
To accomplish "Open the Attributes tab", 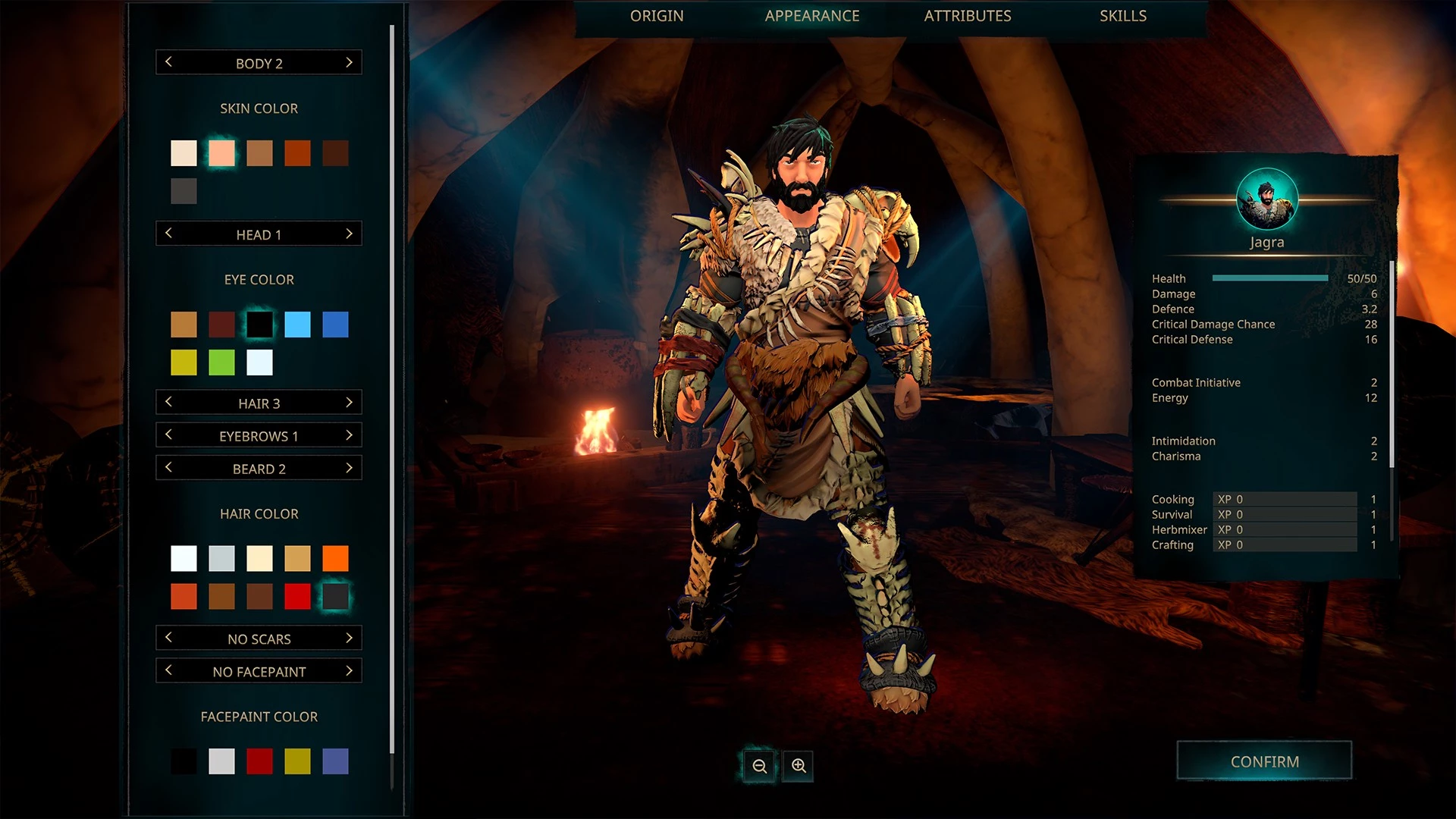I will [967, 16].
